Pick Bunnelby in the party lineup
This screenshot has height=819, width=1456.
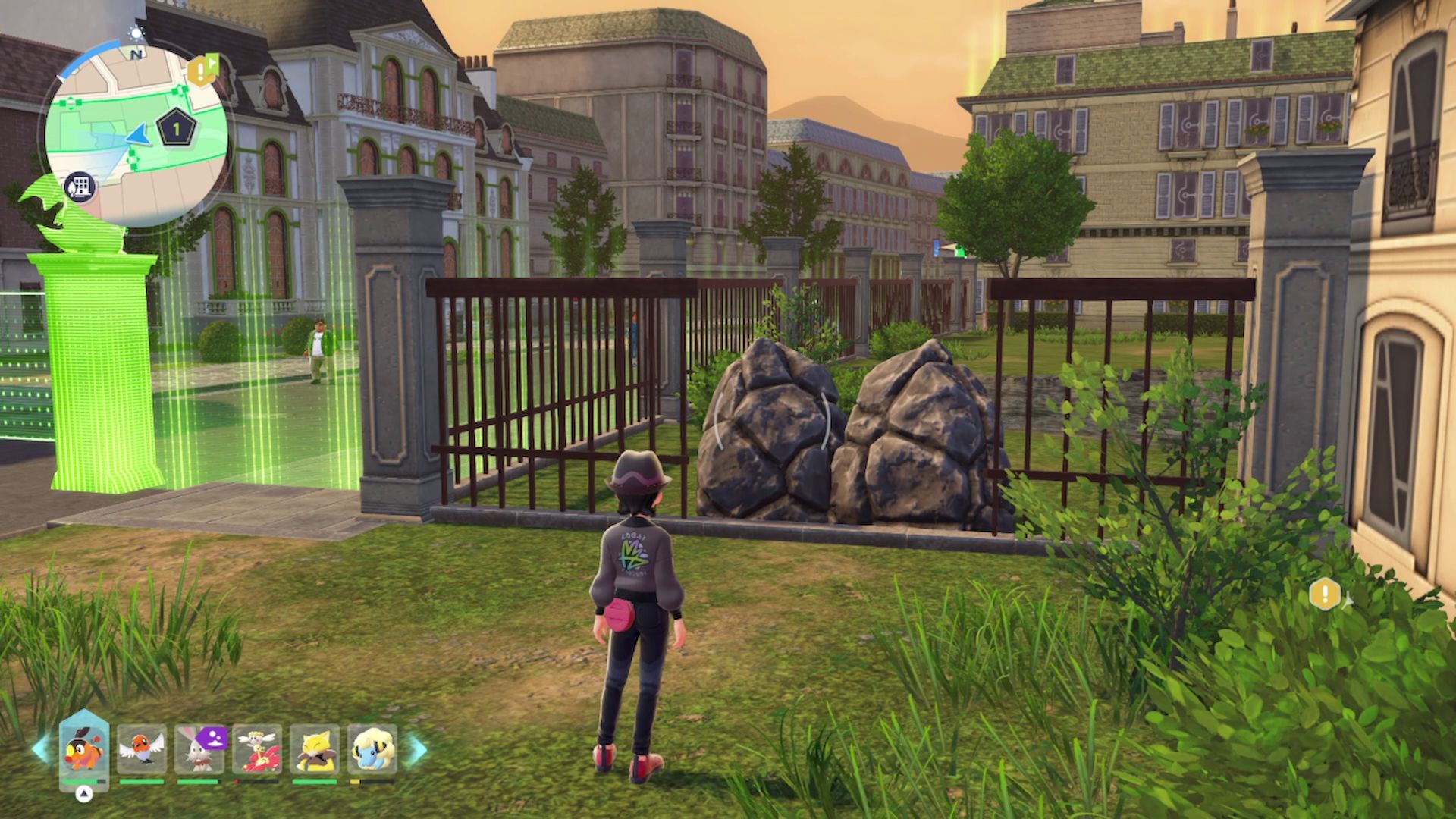(199, 749)
